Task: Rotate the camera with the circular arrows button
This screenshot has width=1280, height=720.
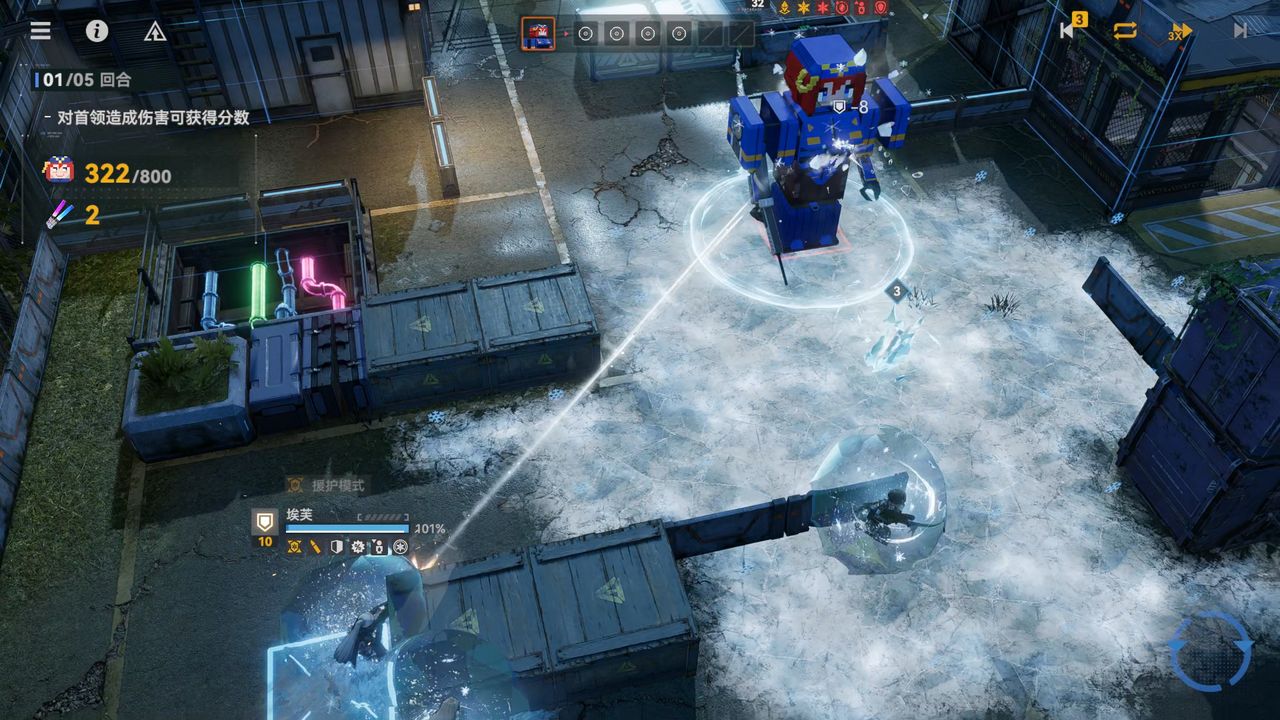Action: pos(1210,651)
